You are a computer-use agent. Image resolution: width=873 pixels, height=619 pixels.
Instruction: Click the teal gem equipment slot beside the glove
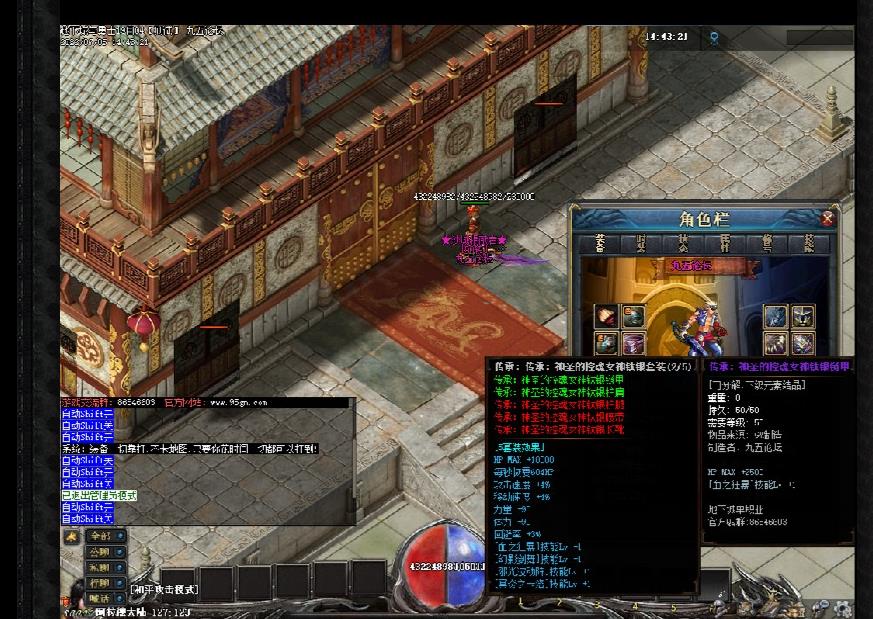[x=633, y=317]
